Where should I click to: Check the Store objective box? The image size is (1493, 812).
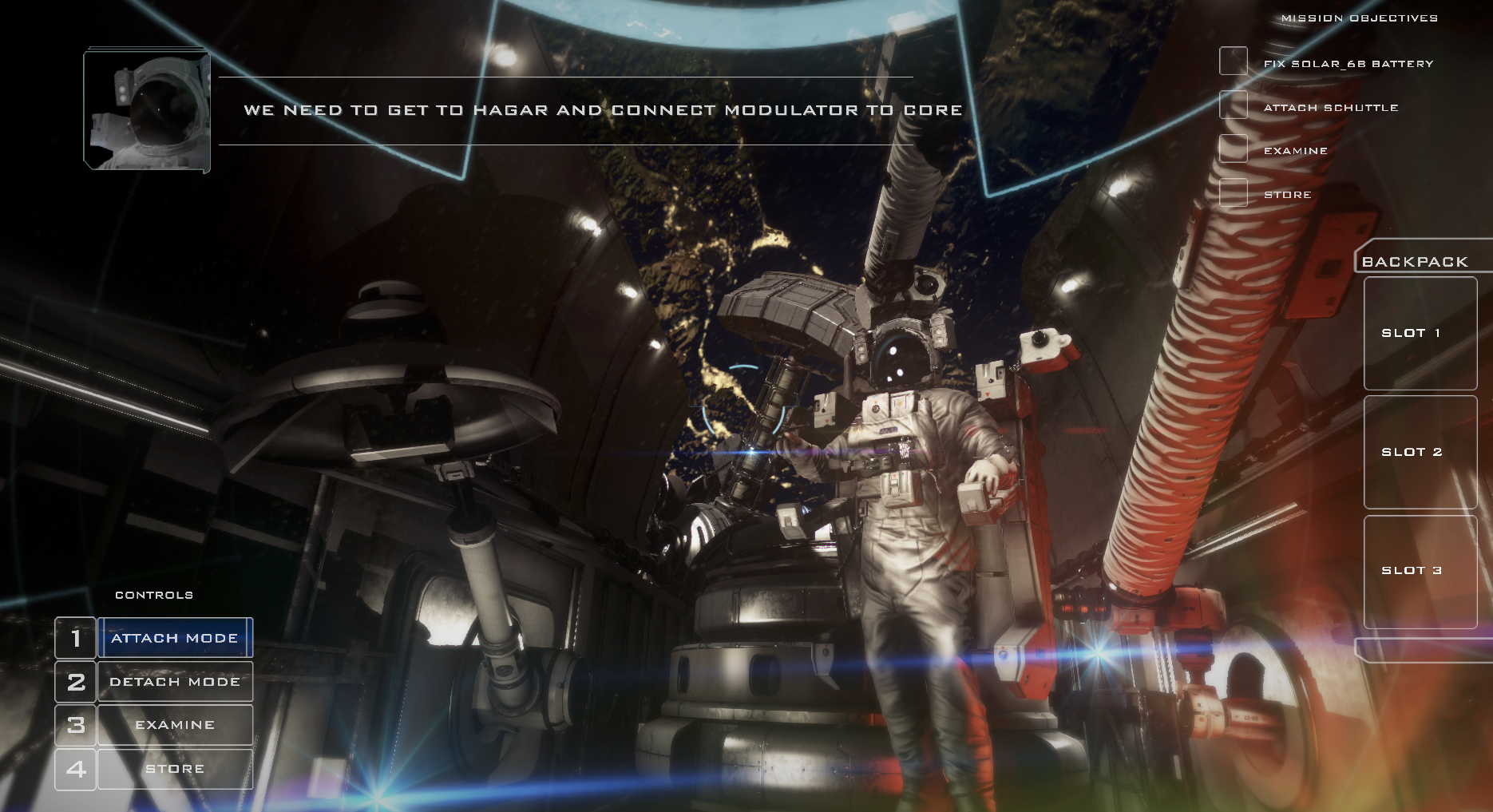pyautogui.click(x=1232, y=193)
